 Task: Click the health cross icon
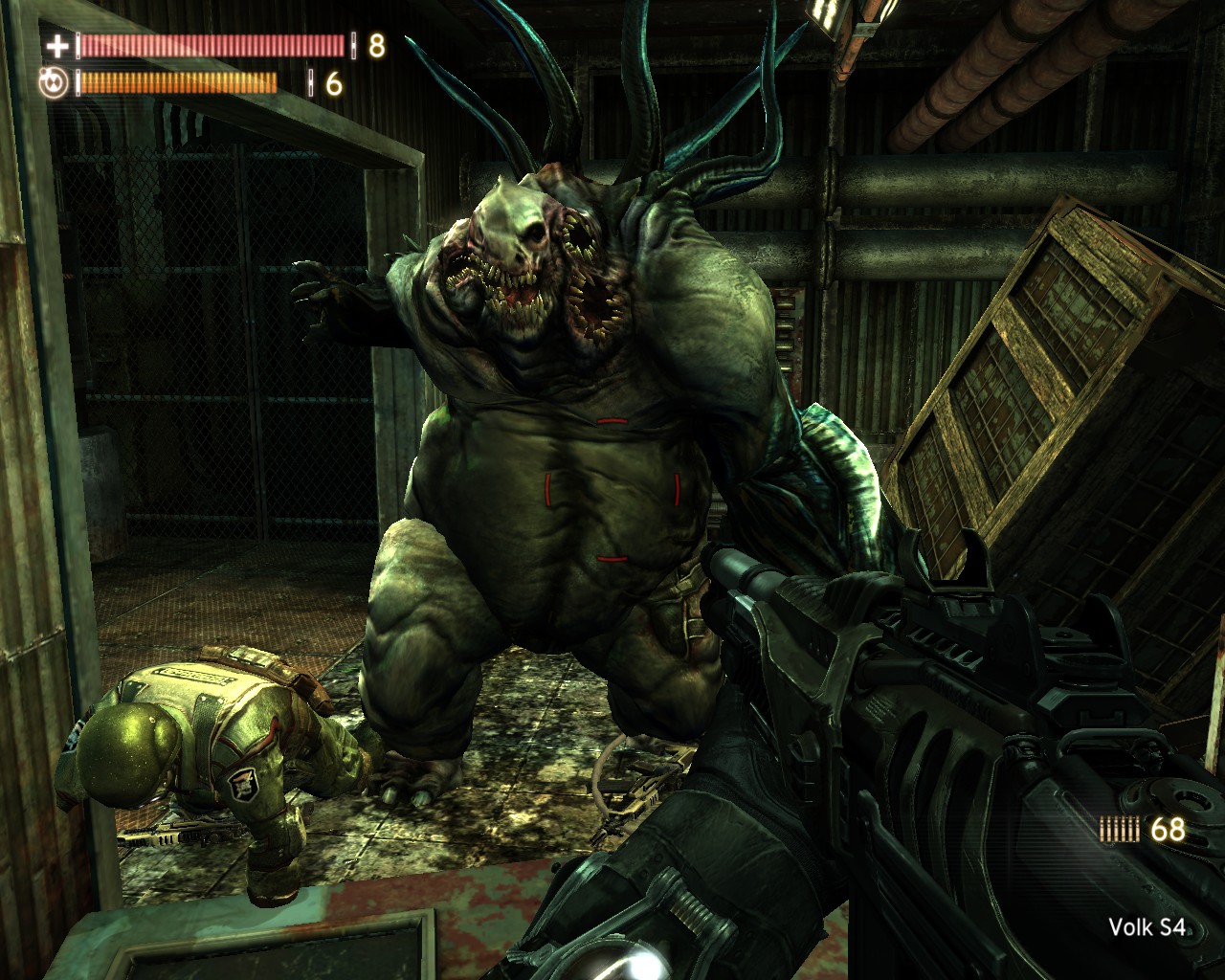point(57,45)
